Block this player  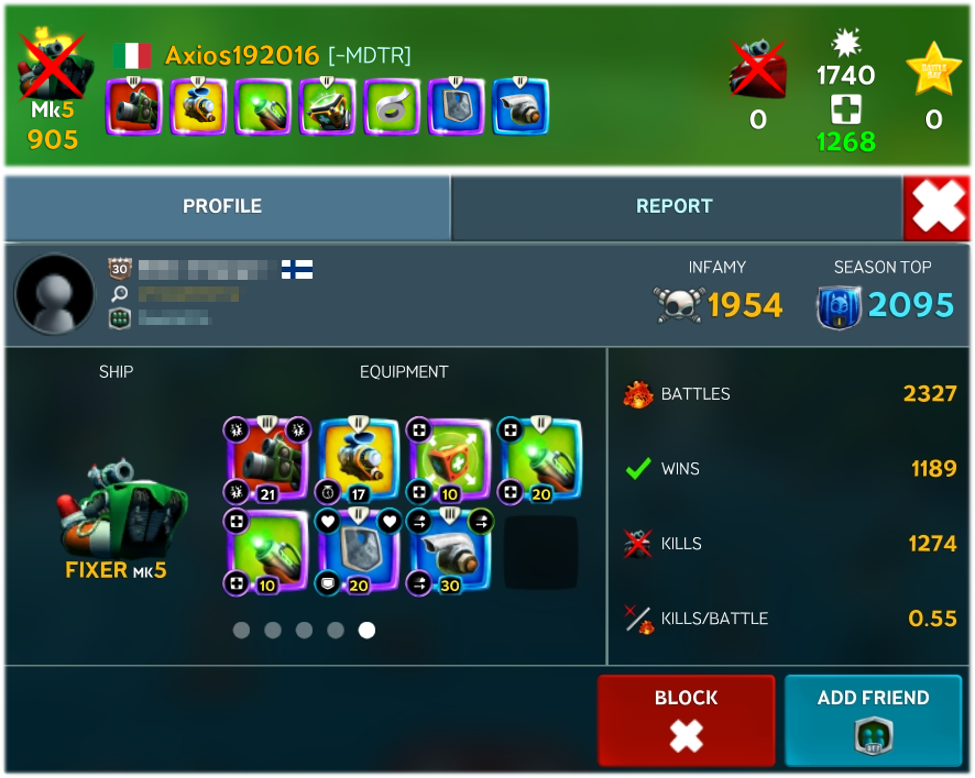tap(686, 719)
